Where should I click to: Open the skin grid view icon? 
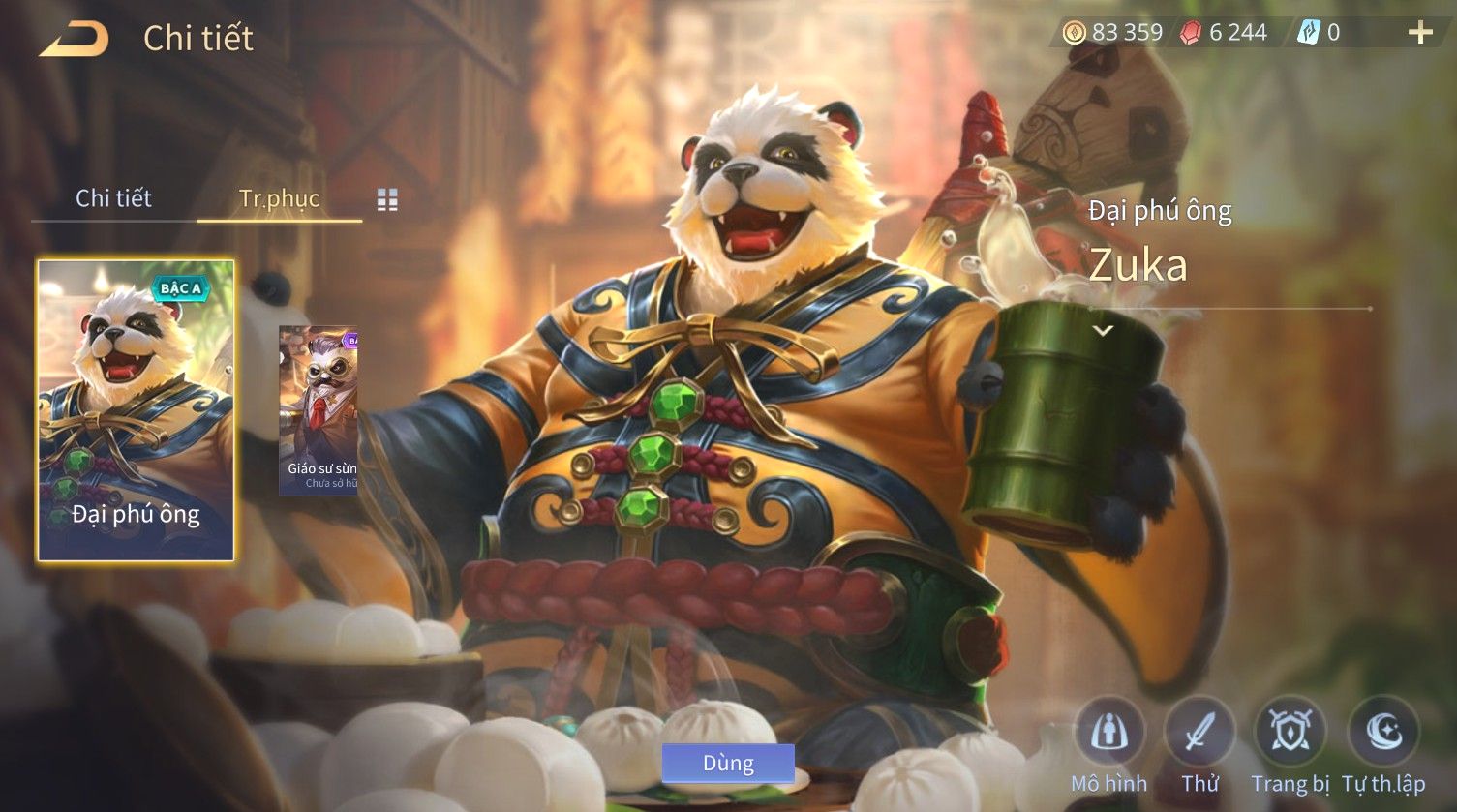pos(387,199)
